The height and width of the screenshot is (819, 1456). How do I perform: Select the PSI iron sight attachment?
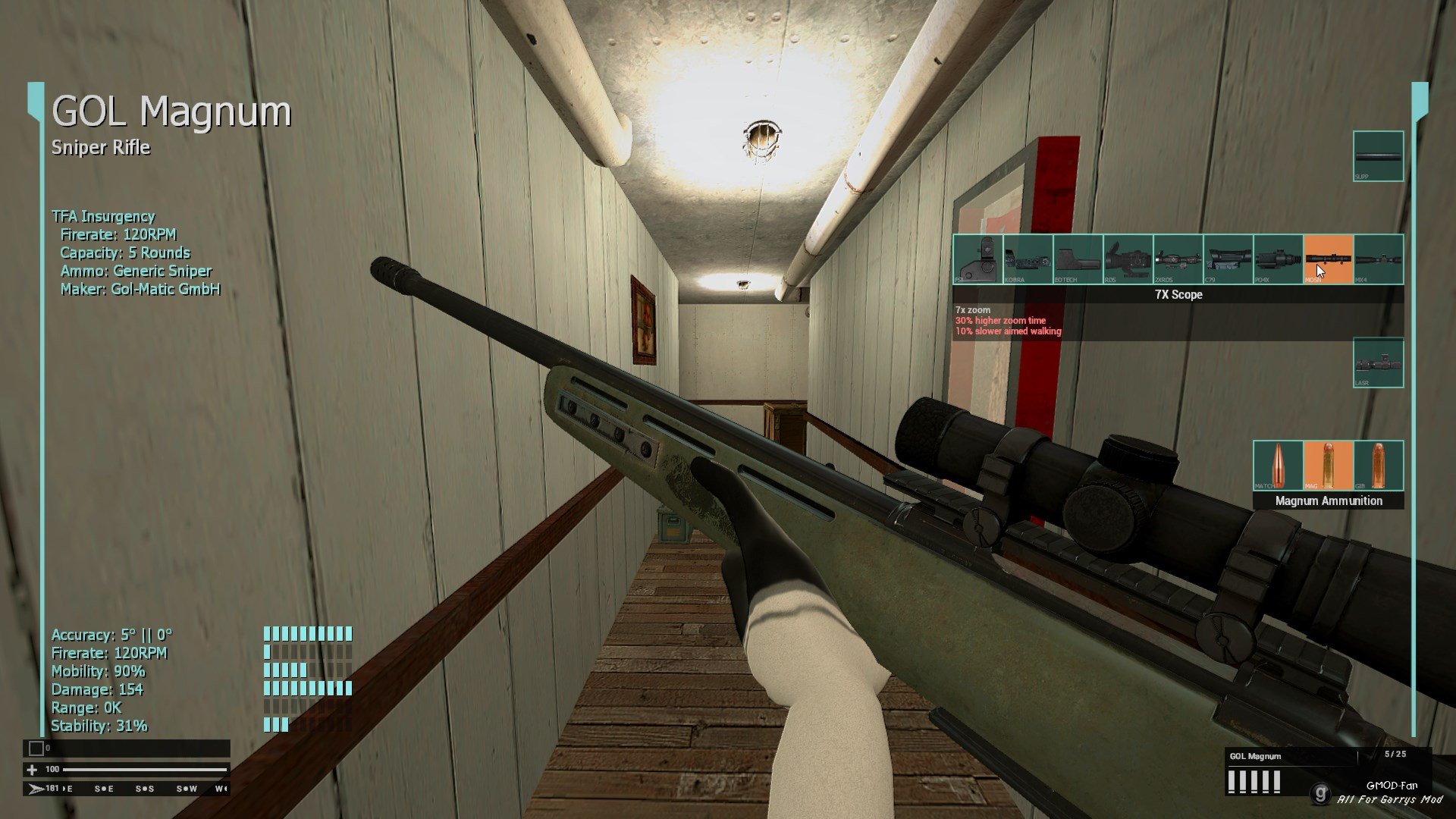977,259
